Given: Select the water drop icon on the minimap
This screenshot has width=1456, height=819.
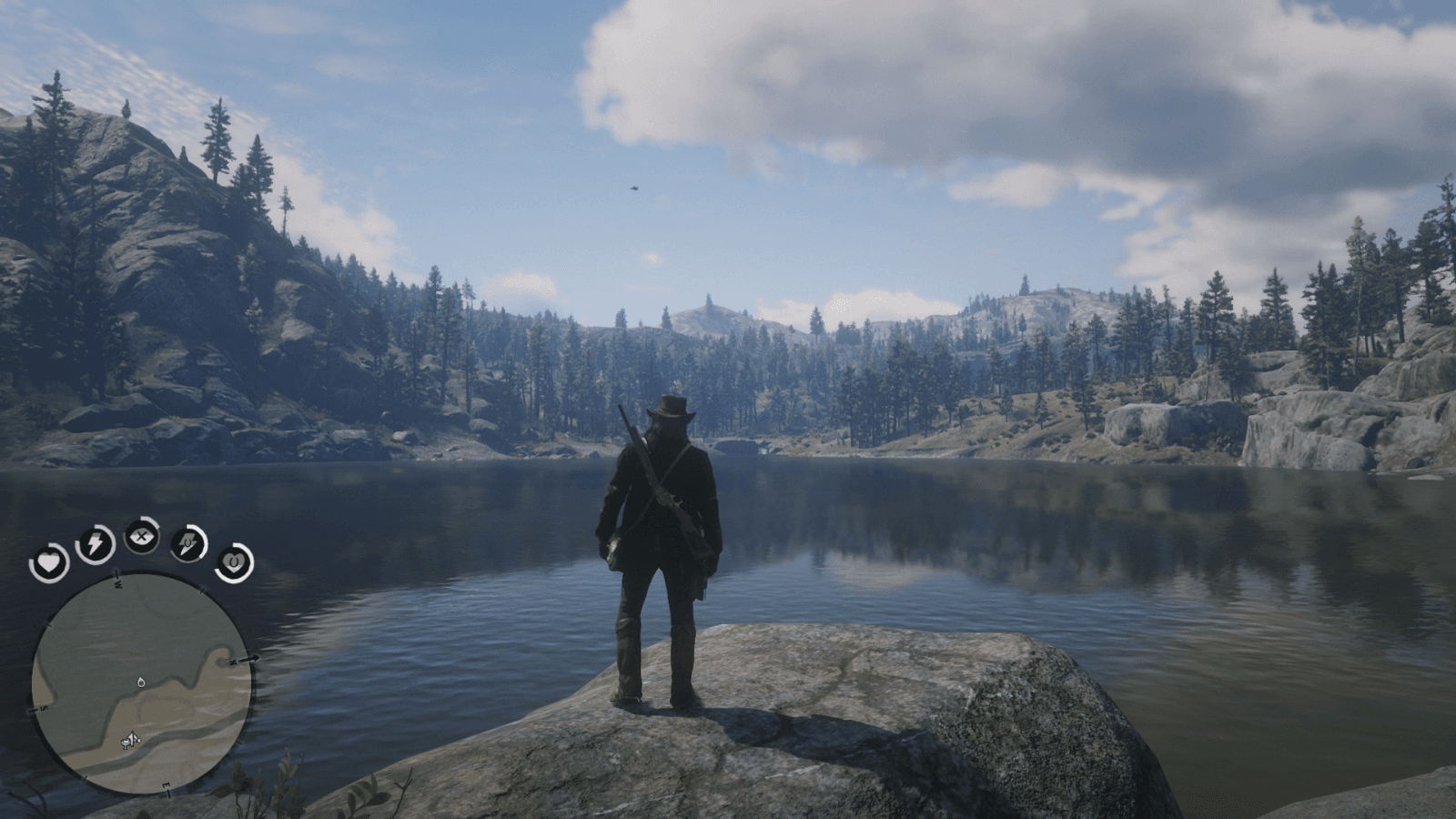Looking at the screenshot, I should pyautogui.click(x=142, y=682).
